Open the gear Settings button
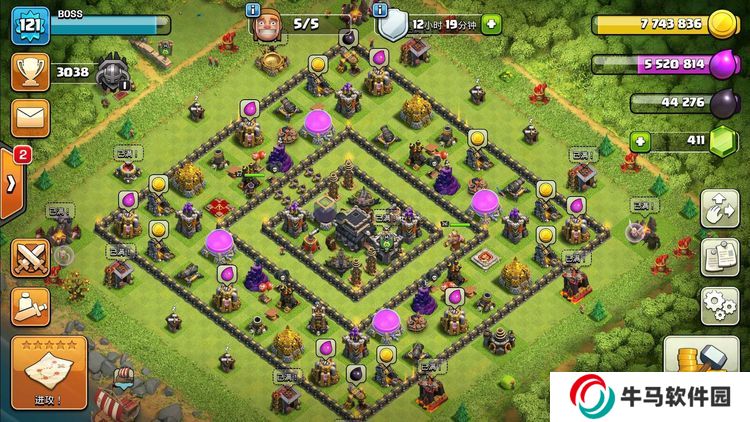Image resolution: width=750 pixels, height=422 pixels. click(x=719, y=303)
